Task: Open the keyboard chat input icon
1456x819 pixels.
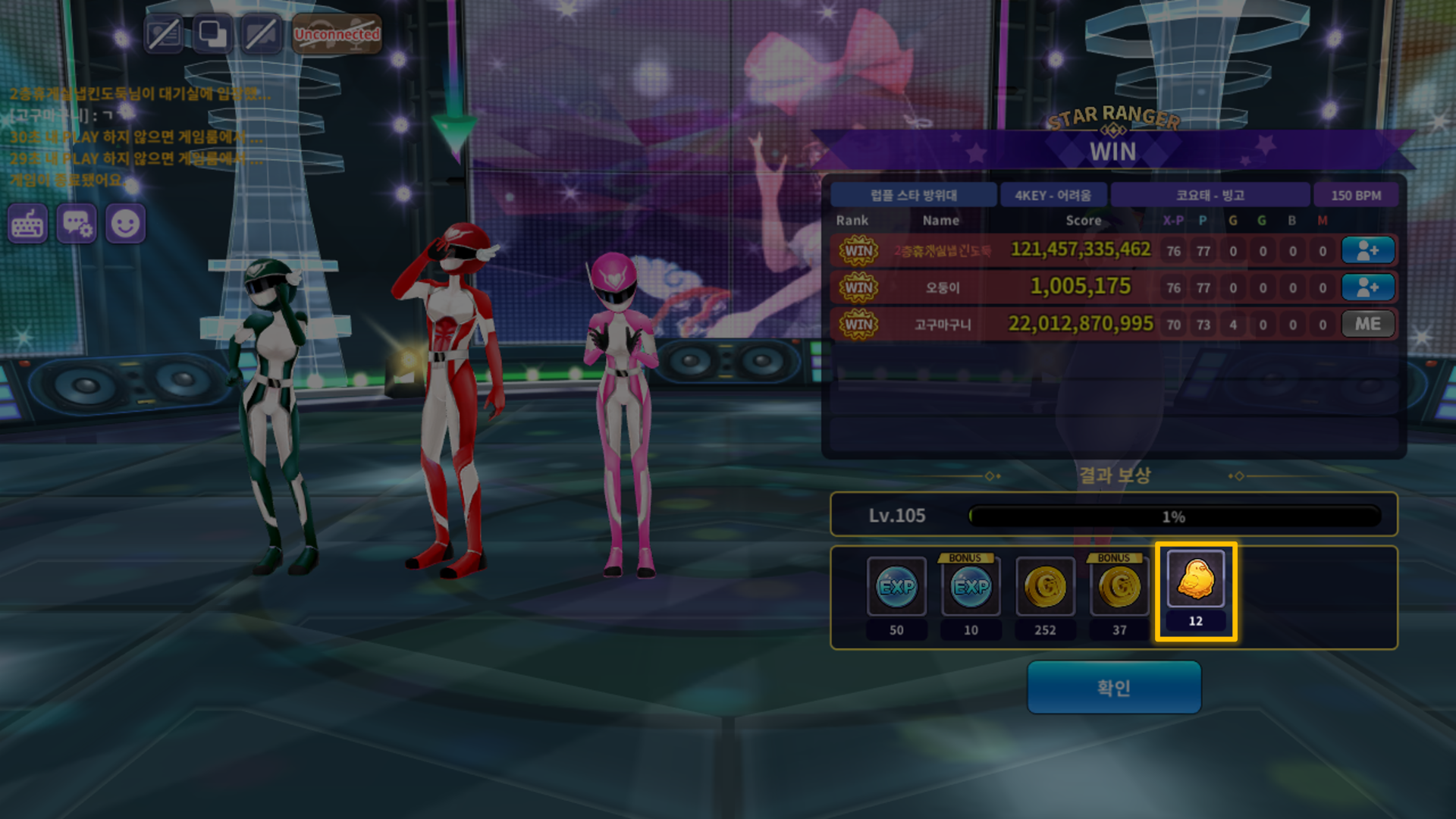Action: pos(28,224)
